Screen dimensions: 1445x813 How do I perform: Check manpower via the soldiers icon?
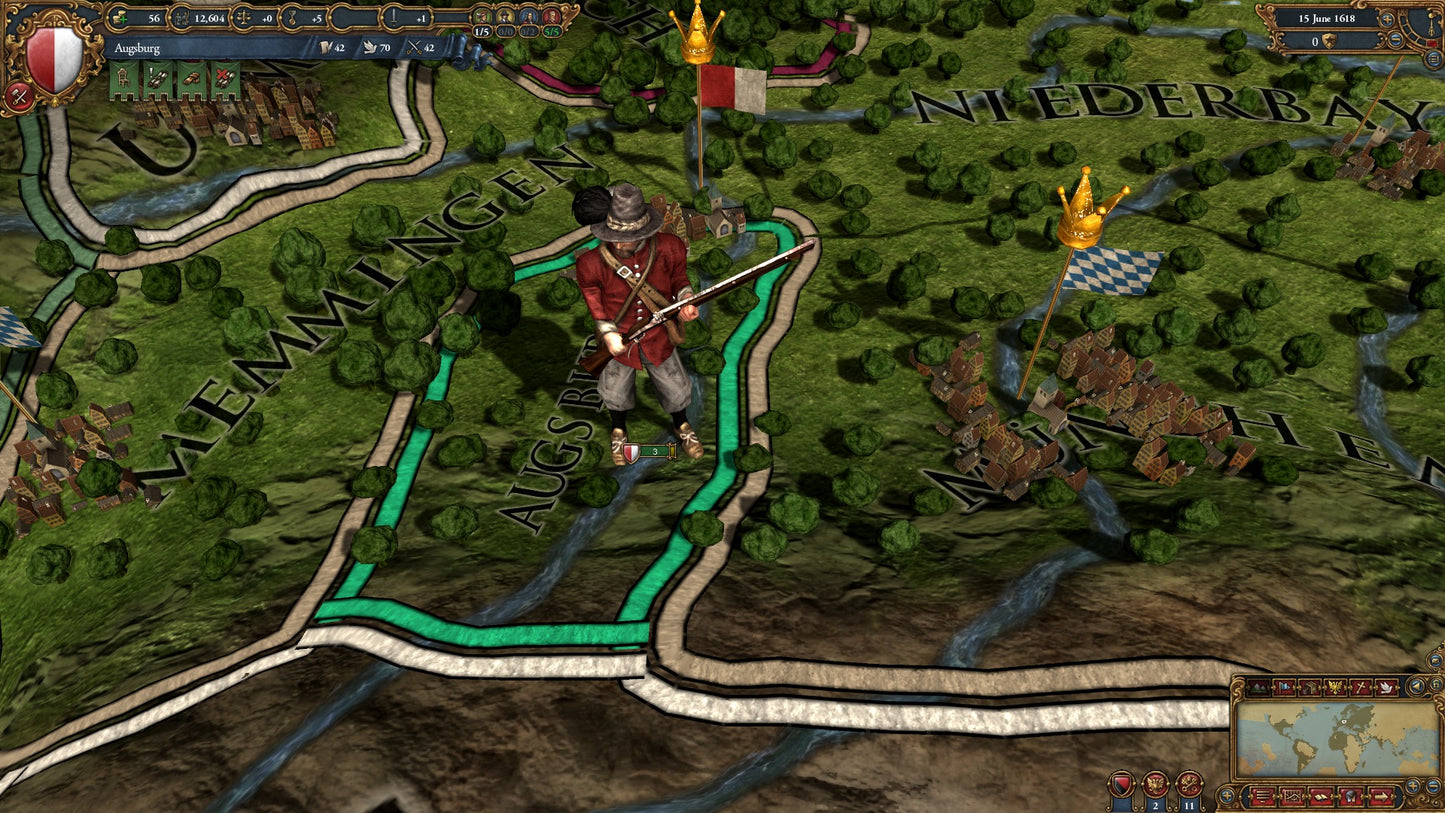pyautogui.click(x=182, y=18)
